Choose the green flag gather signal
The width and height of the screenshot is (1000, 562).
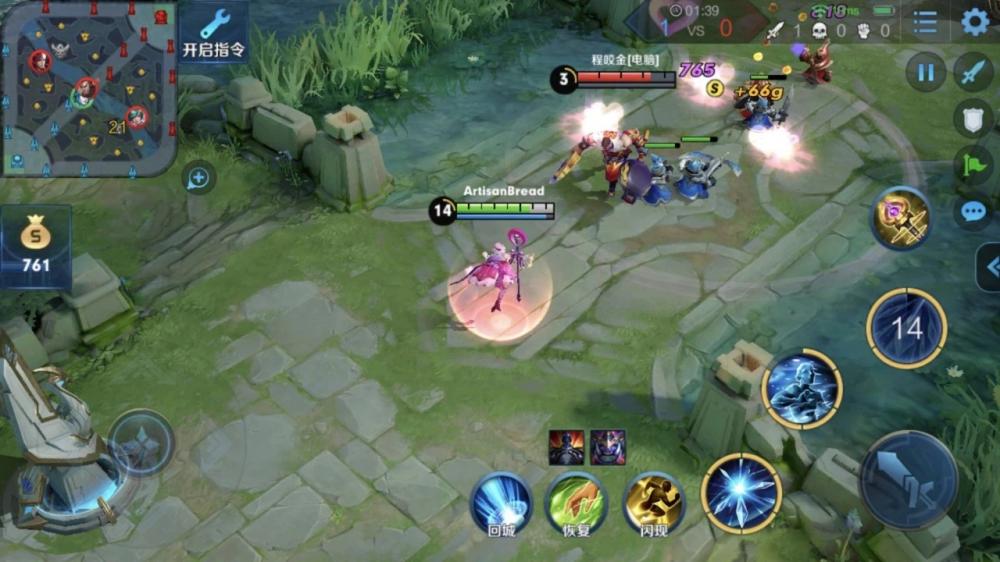point(973,165)
